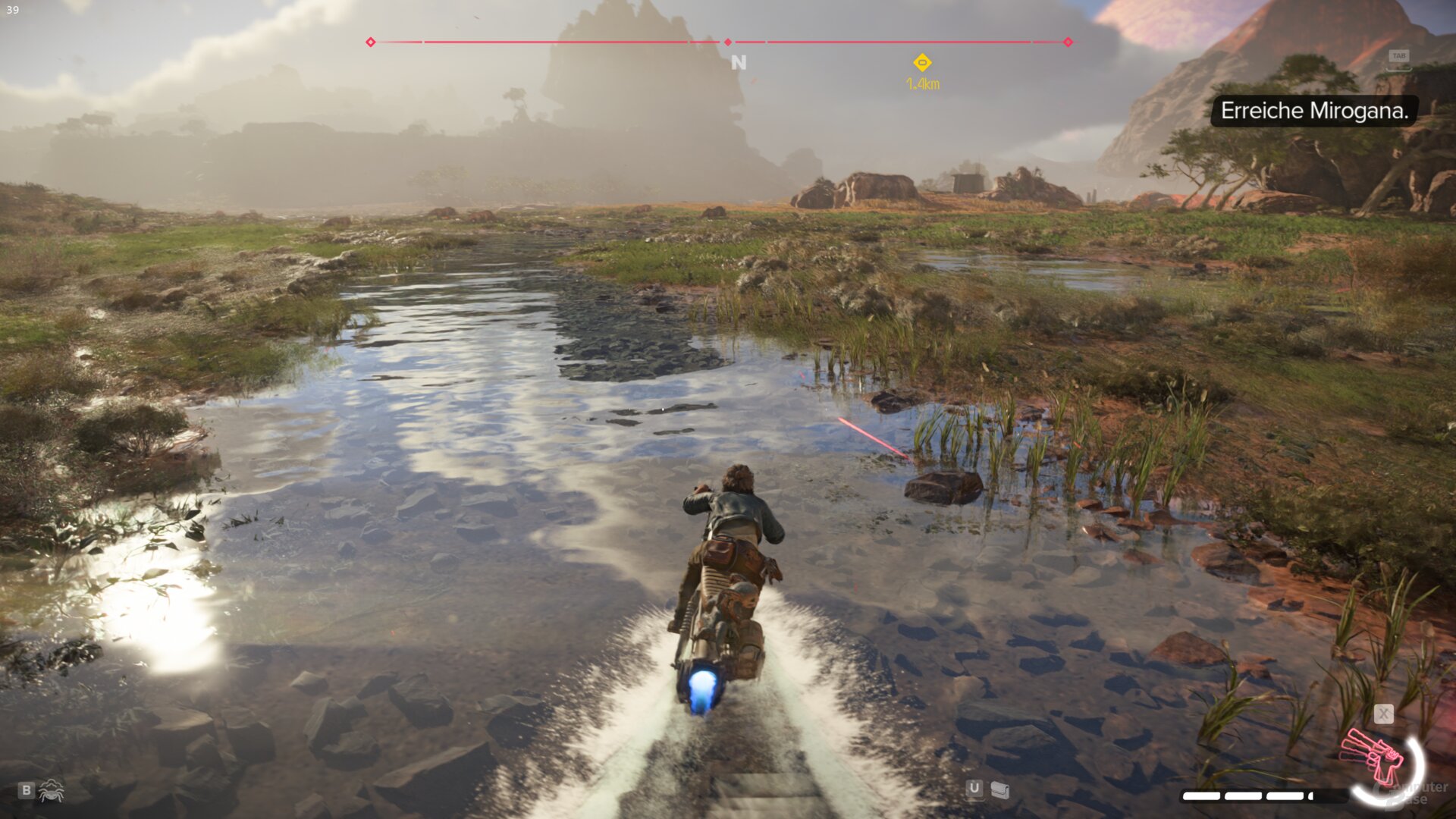Activate the Nix companion creature icon

click(51, 790)
